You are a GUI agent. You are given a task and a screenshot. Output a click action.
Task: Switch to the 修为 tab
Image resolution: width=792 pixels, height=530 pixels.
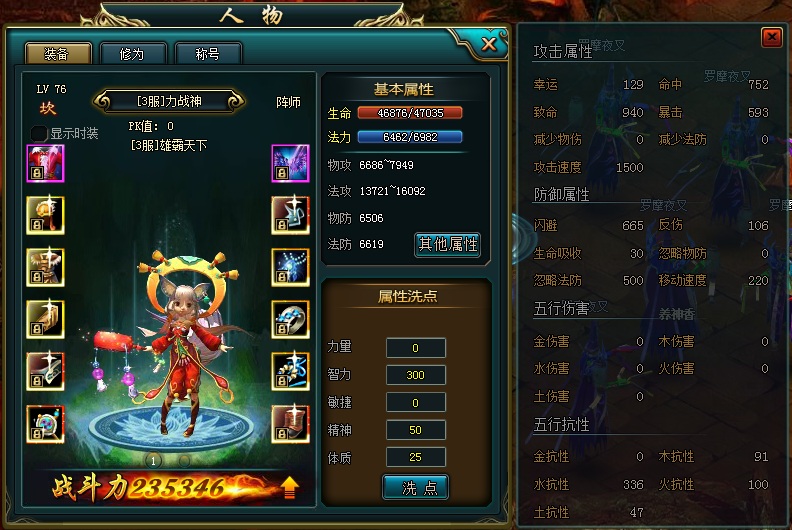point(131,54)
